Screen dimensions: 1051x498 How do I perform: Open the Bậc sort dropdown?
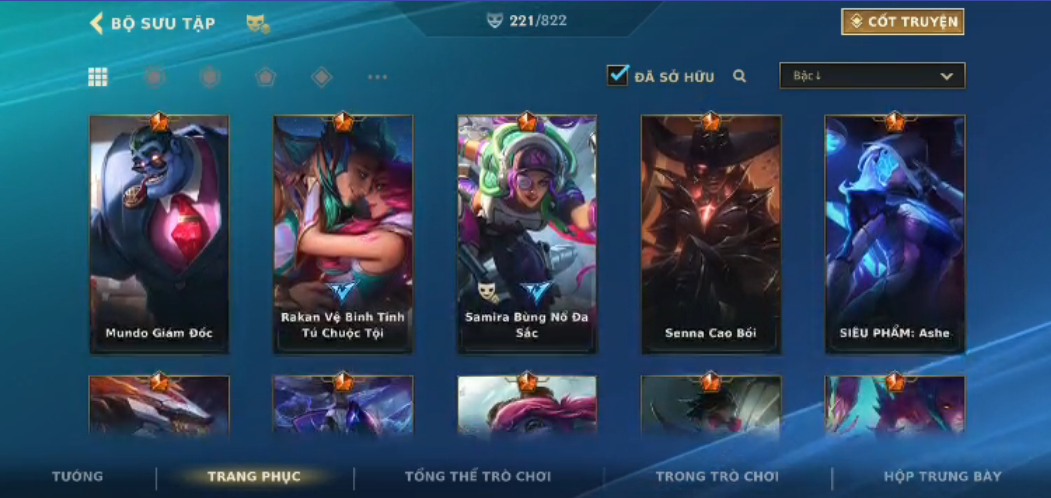[x=872, y=76]
